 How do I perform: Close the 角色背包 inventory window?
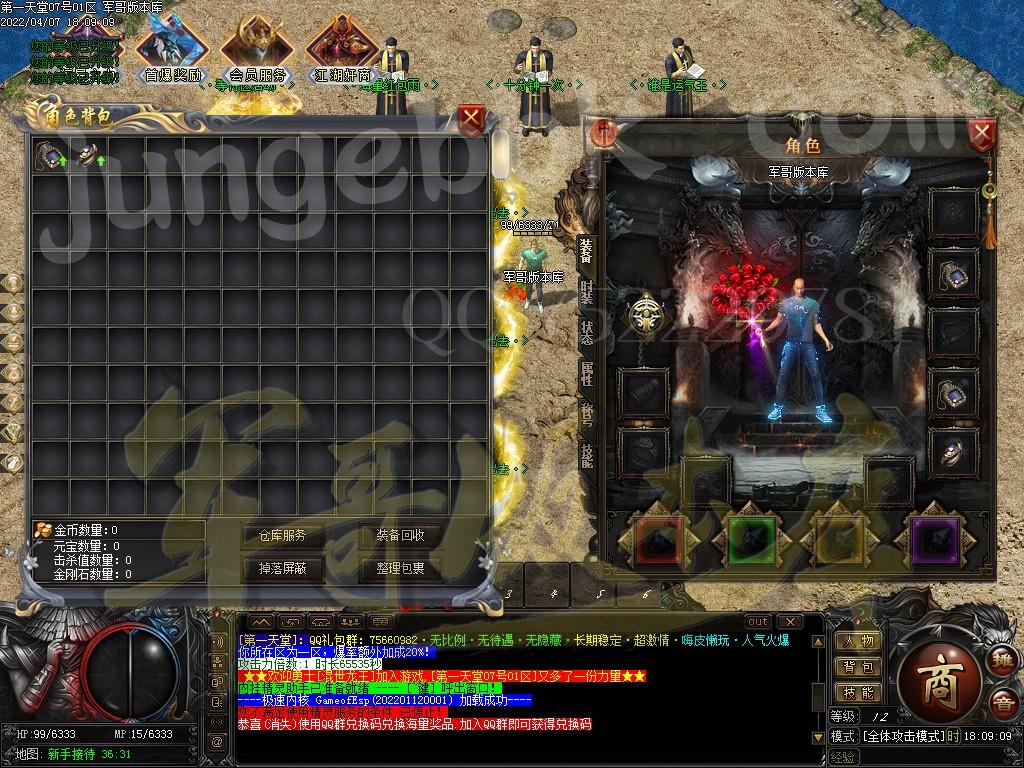pyautogui.click(x=472, y=121)
